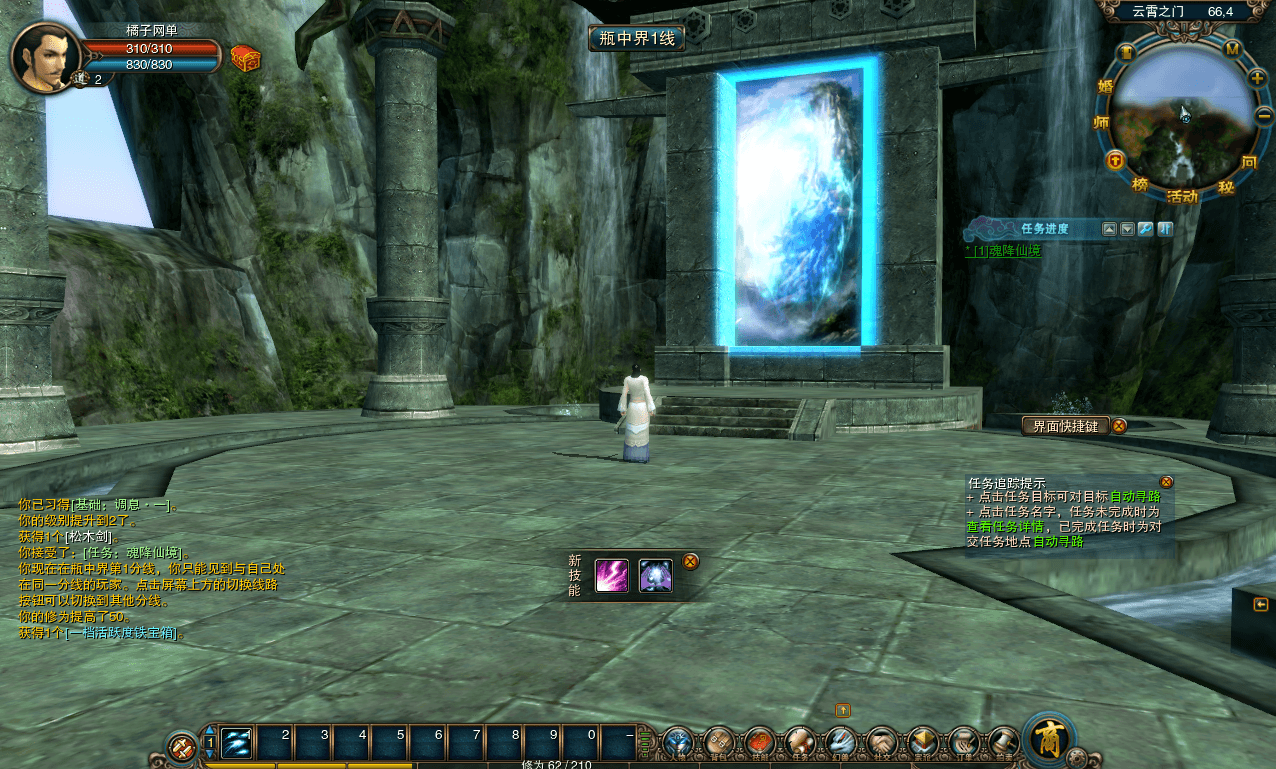The height and width of the screenshot is (769, 1276).
Task: Open the 社交 handshake social menu
Action: pyautogui.click(x=881, y=741)
